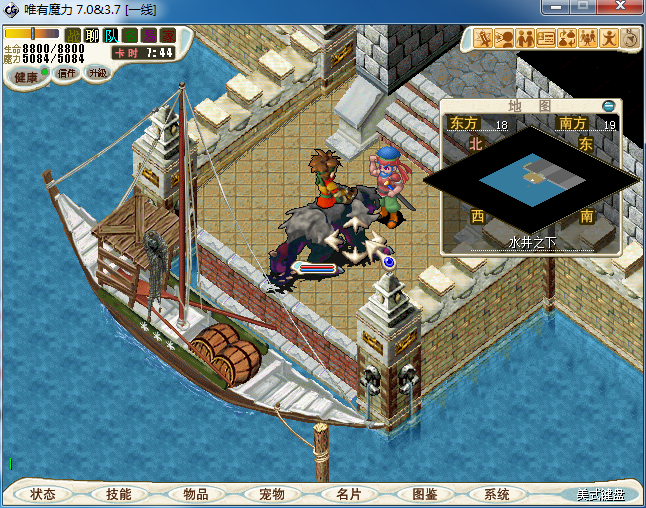
Task: Open the 宠物 pet menu
Action: 271,494
